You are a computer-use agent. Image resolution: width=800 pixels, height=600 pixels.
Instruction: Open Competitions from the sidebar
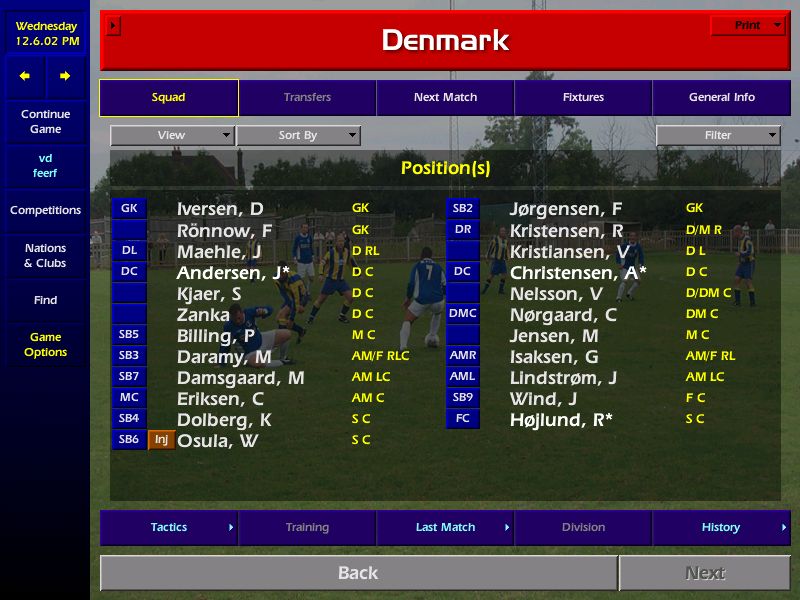(x=45, y=210)
